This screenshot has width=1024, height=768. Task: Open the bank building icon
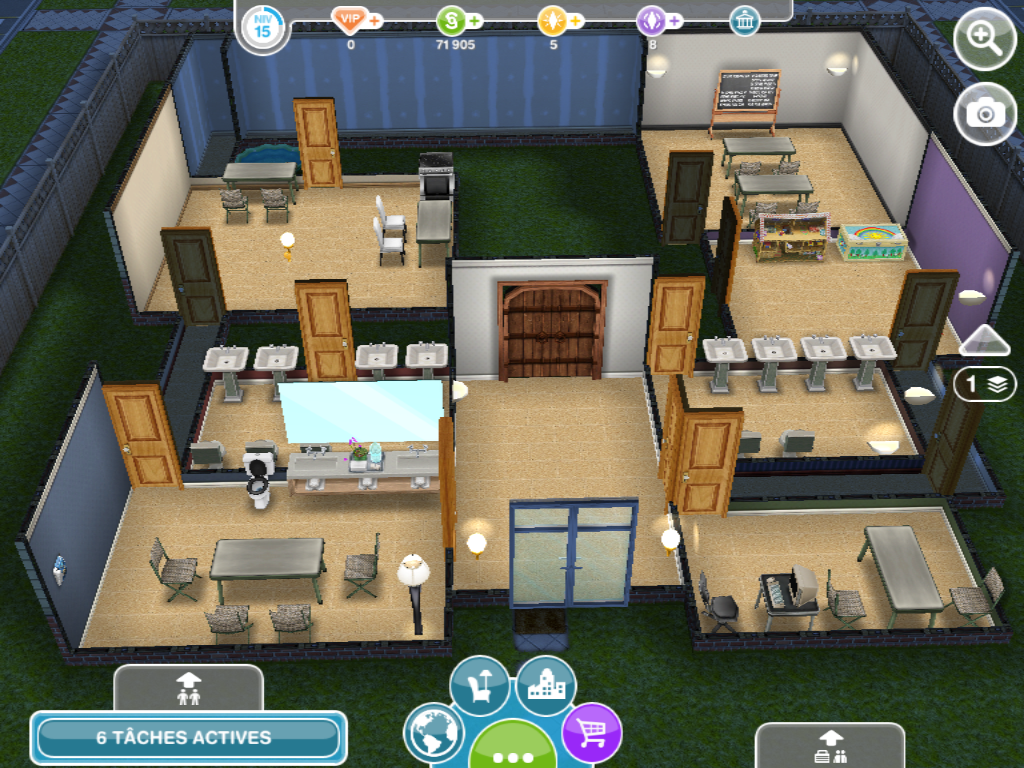point(744,21)
